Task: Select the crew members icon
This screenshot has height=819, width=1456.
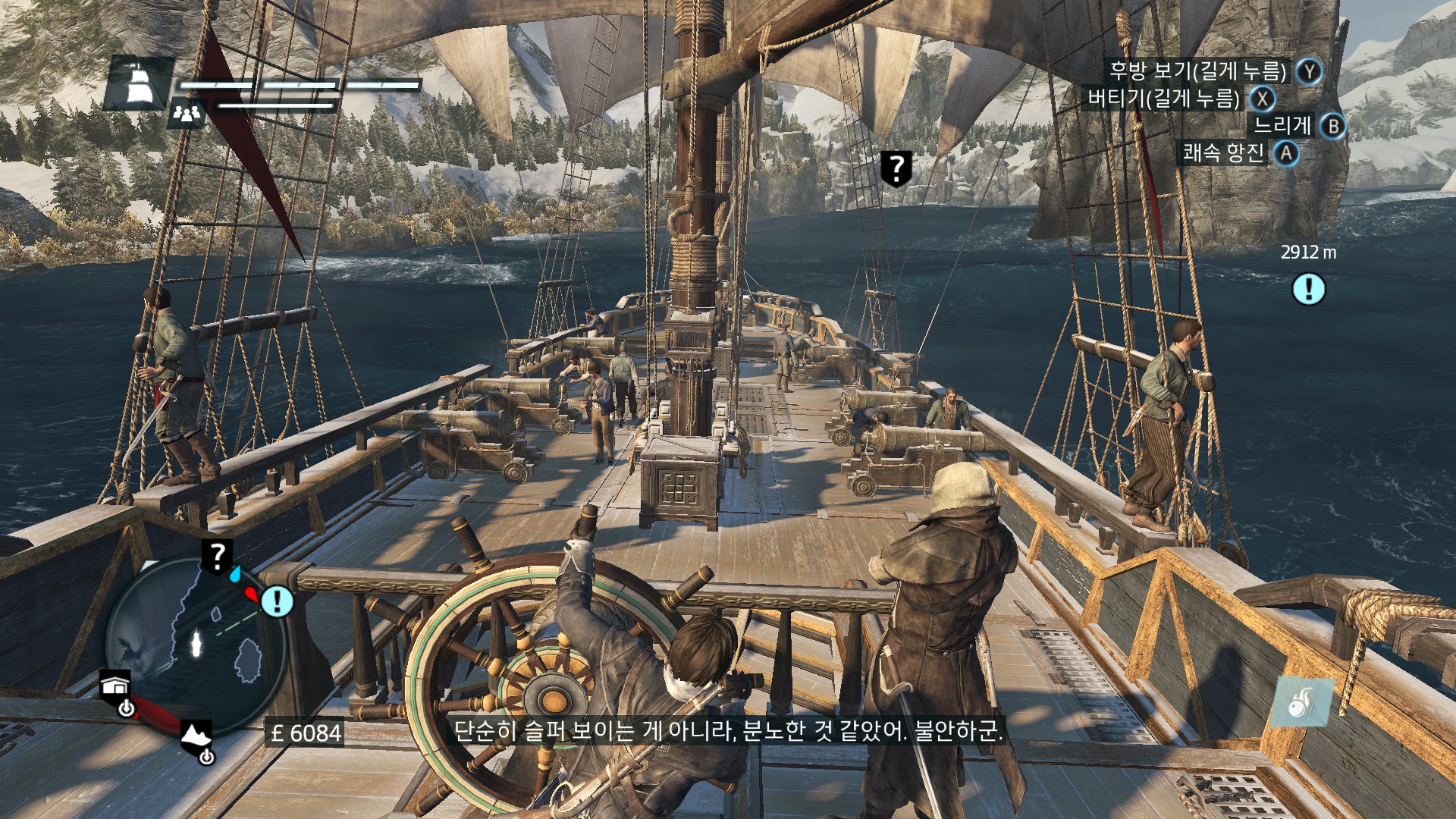Action: click(x=186, y=114)
